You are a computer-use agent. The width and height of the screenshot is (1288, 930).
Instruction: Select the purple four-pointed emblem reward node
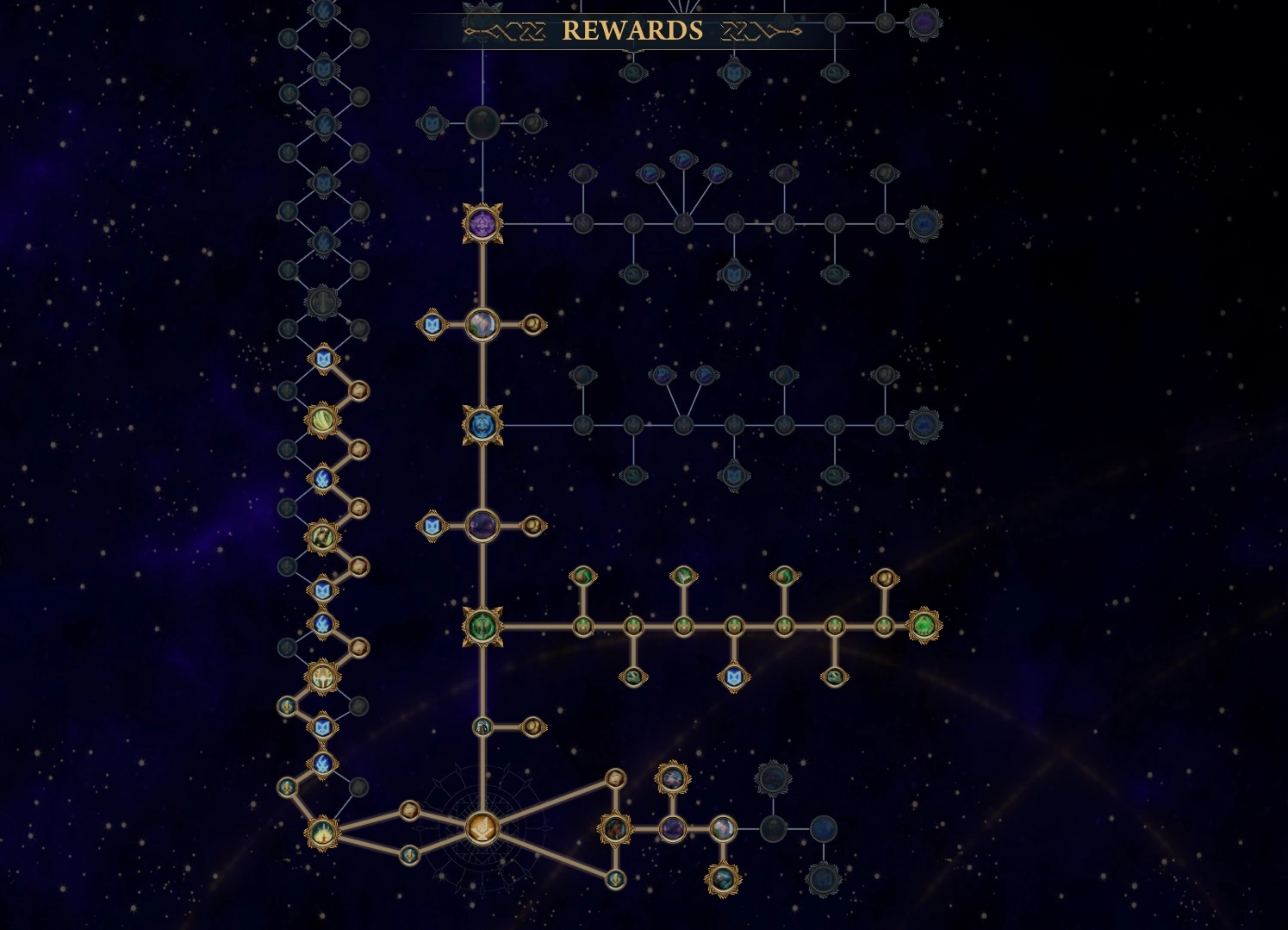pyautogui.click(x=482, y=224)
